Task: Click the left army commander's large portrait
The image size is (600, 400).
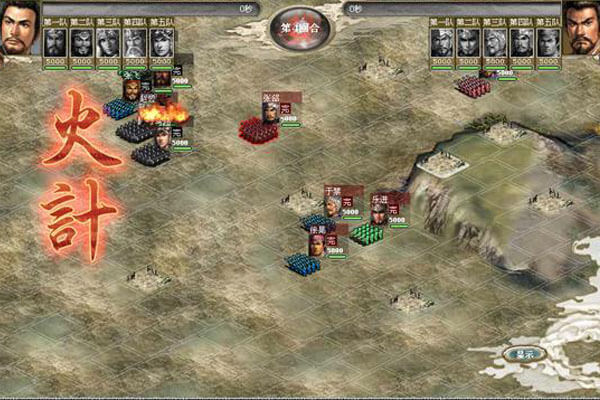Action: 19,30
